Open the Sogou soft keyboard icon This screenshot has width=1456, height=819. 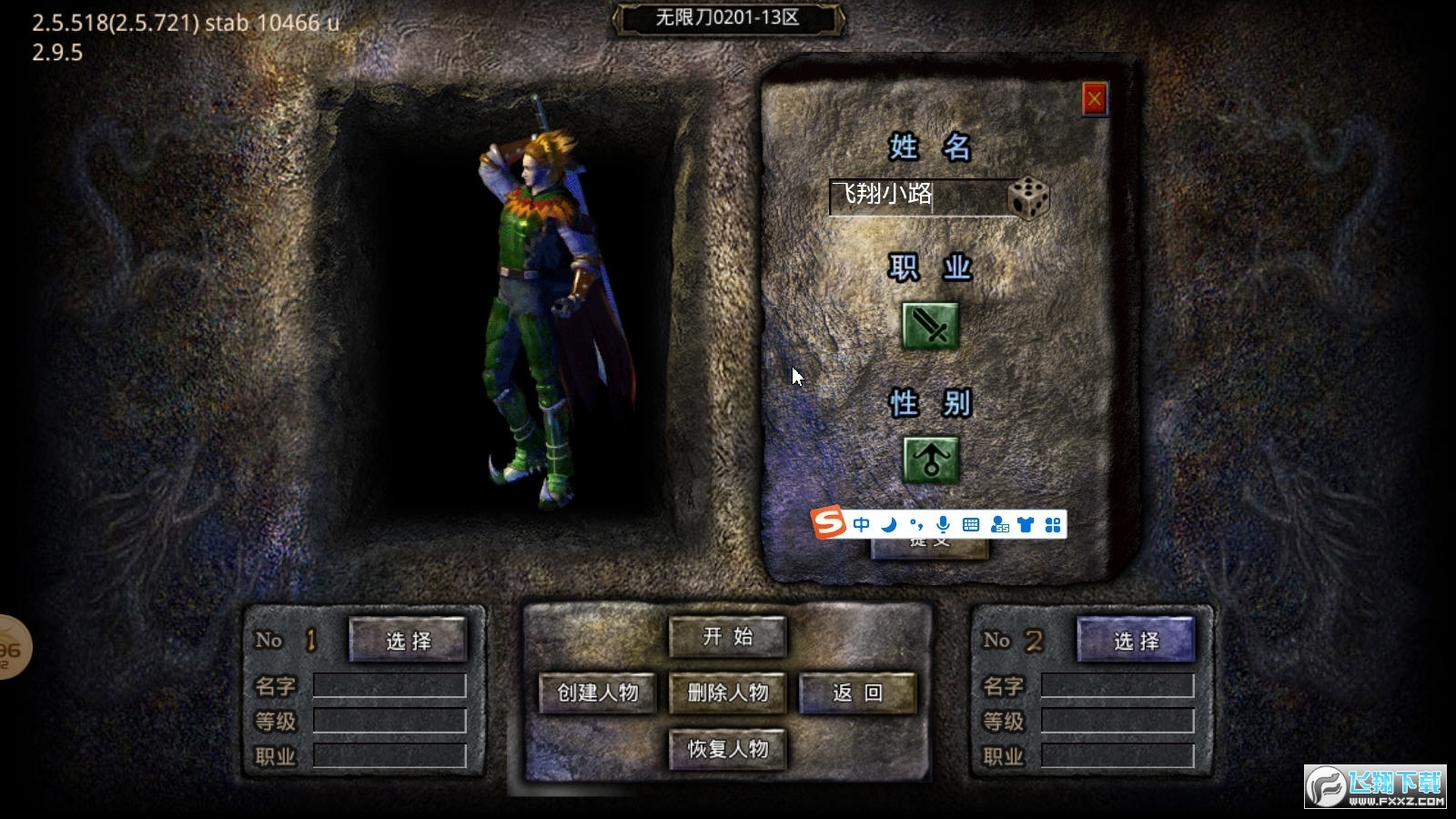[x=971, y=524]
